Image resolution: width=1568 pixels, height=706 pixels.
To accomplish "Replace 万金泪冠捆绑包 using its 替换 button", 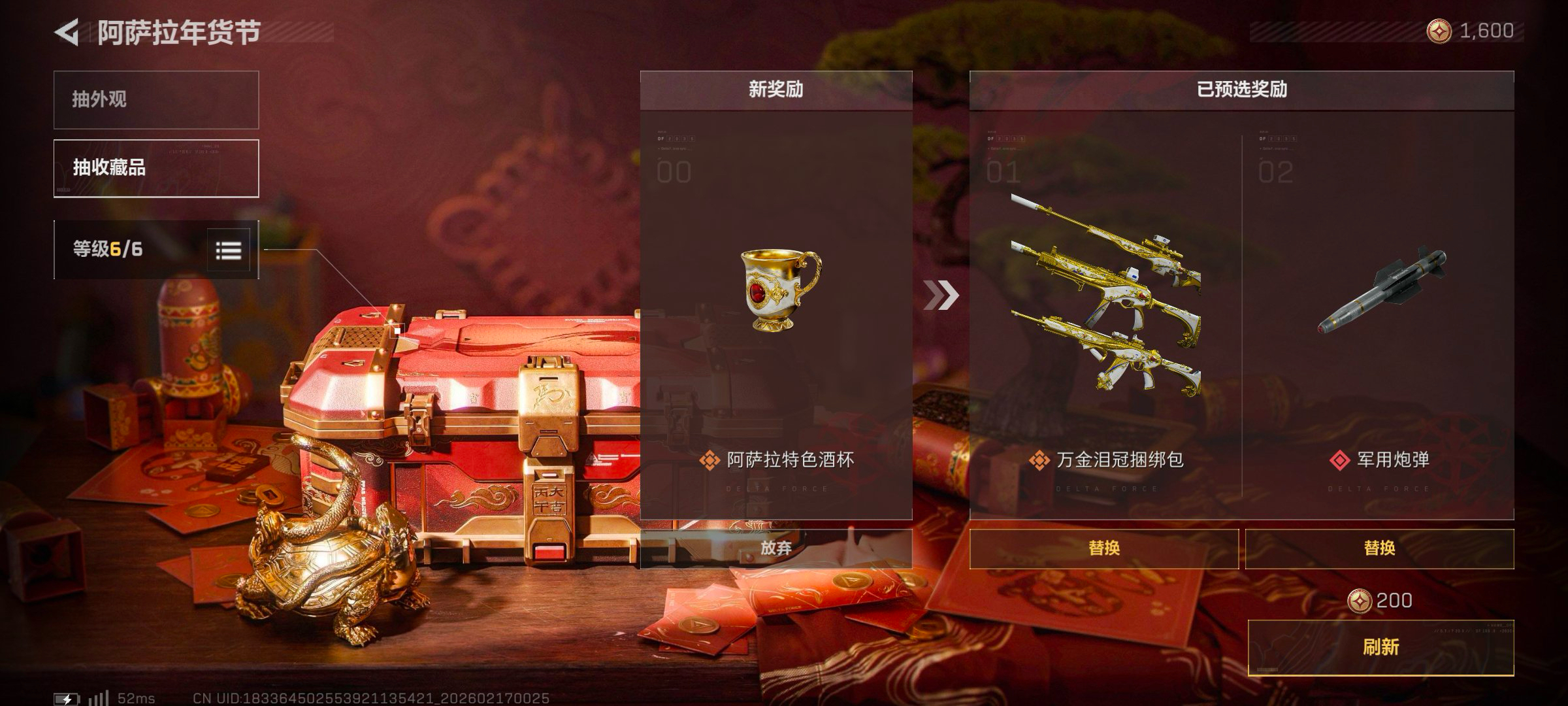I will 1103,548.
